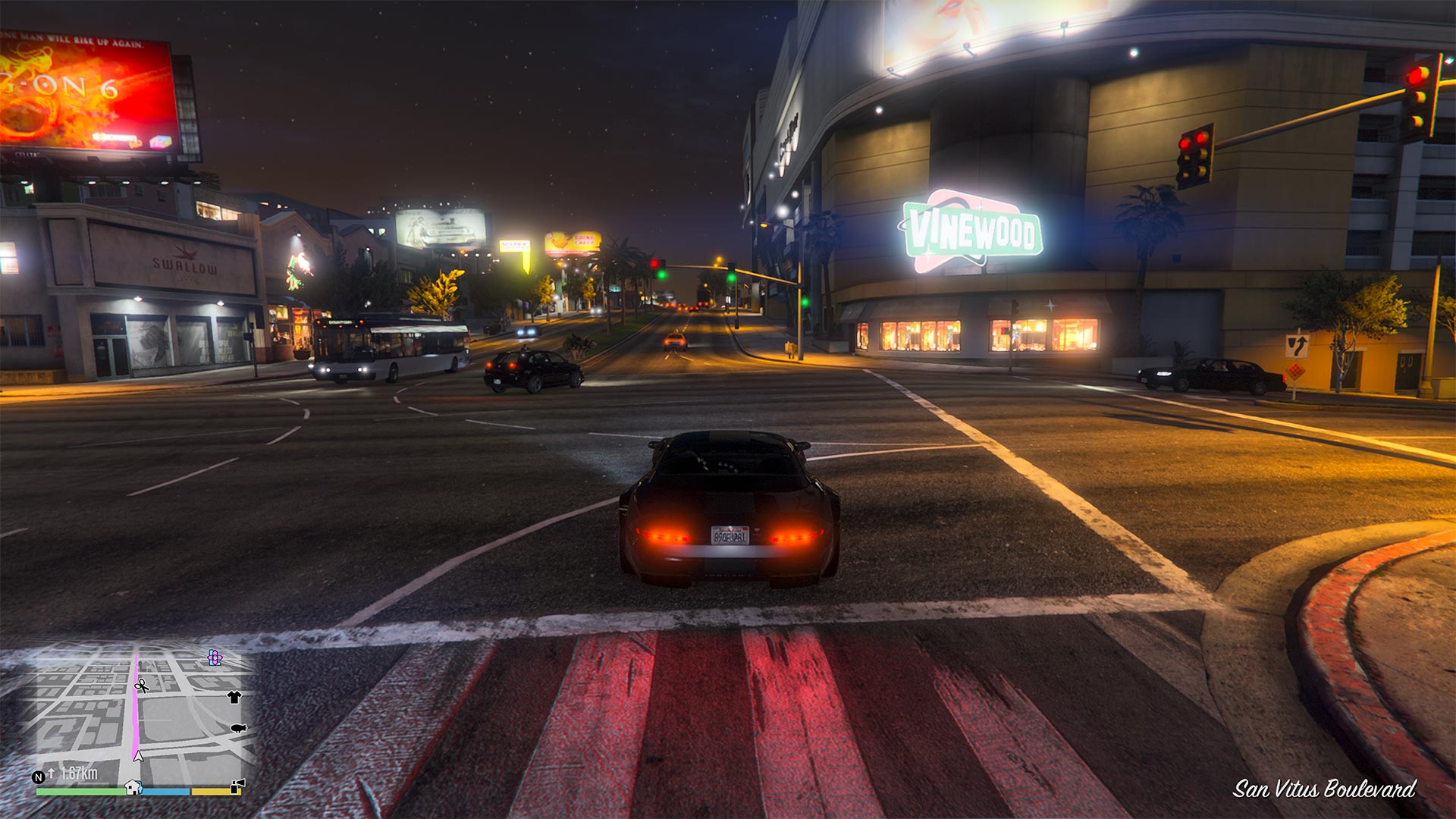Image resolution: width=1456 pixels, height=819 pixels.
Task: Click the north compass N indicator
Action: pyautogui.click(x=39, y=777)
